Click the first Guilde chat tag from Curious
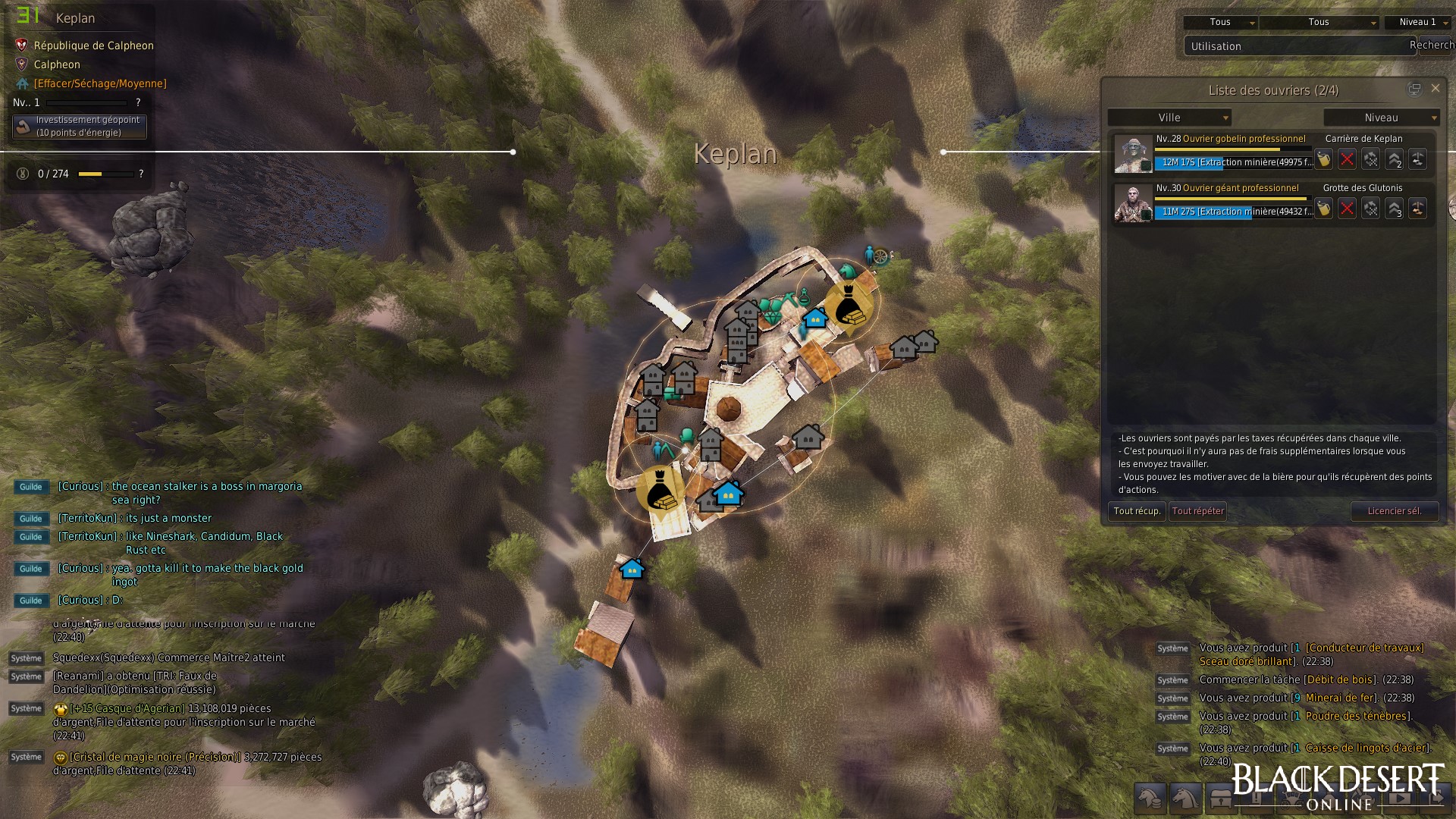 coord(31,487)
